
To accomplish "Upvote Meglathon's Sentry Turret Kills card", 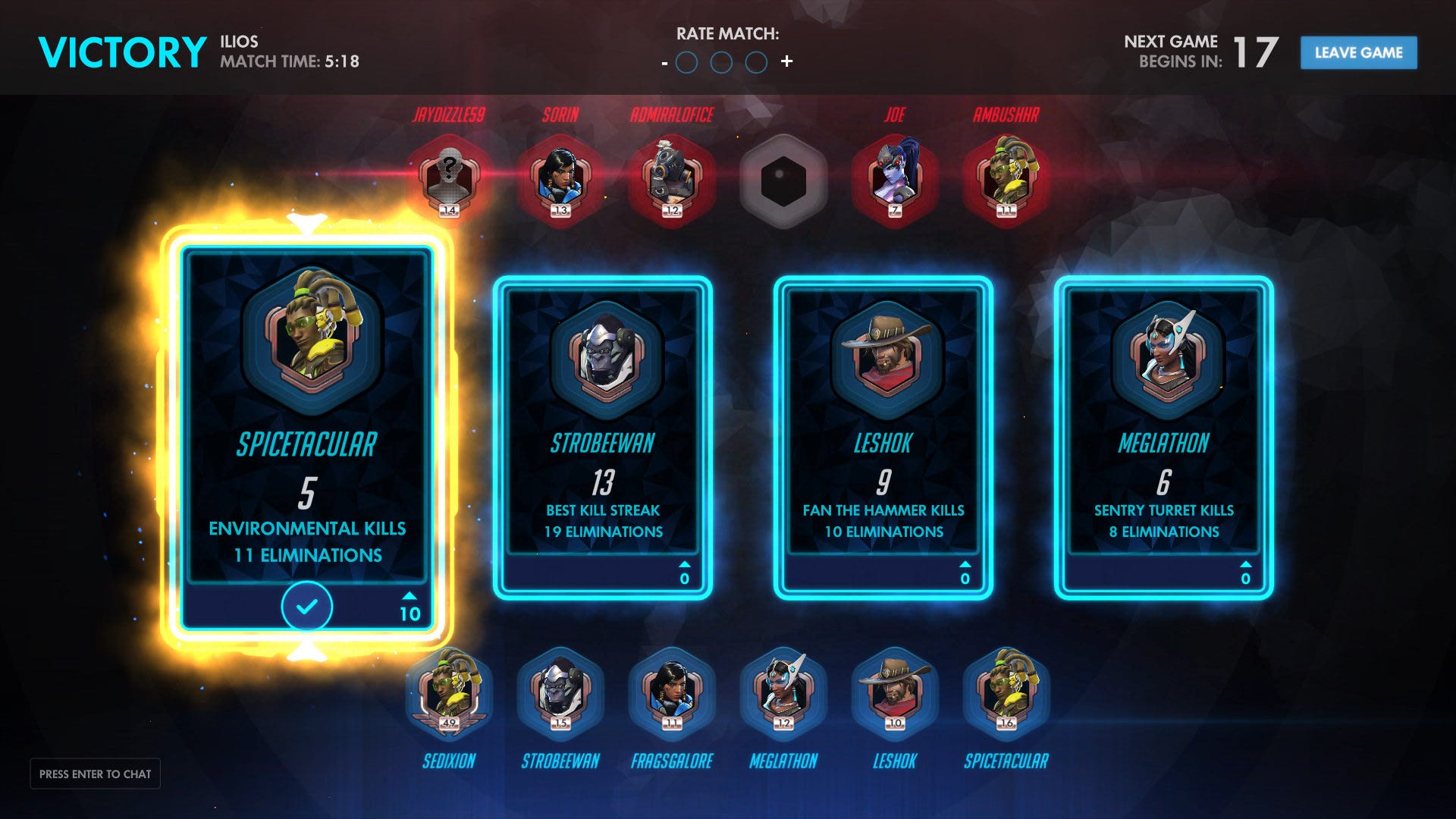I will click(1244, 573).
